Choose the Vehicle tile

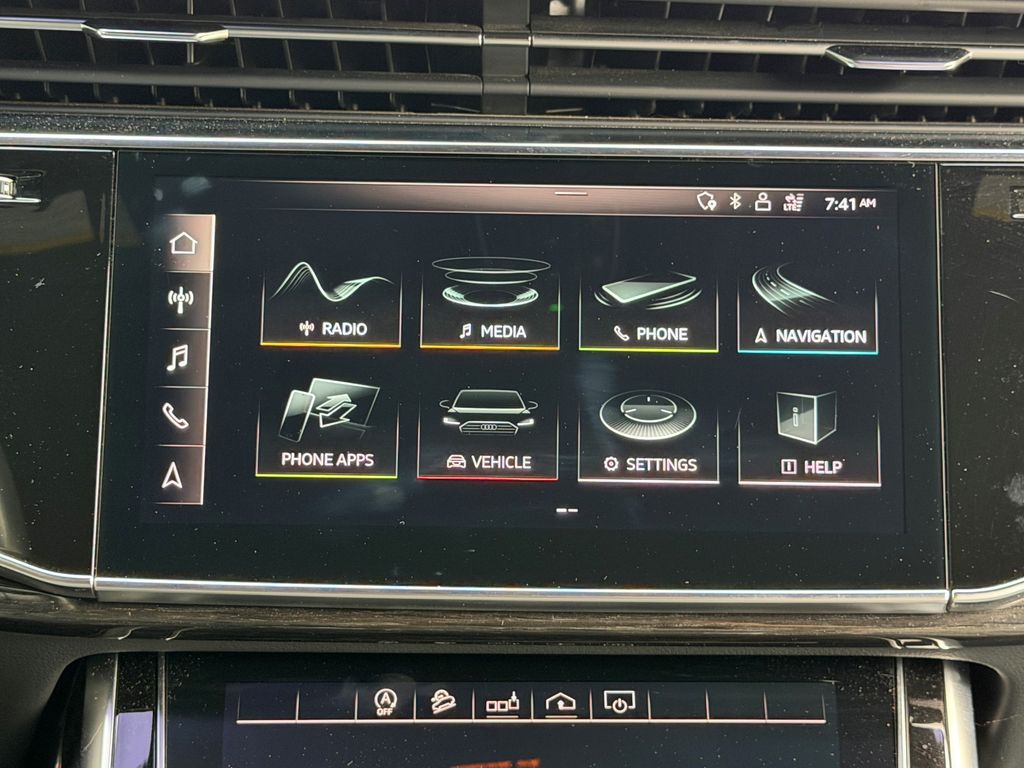coord(488,436)
